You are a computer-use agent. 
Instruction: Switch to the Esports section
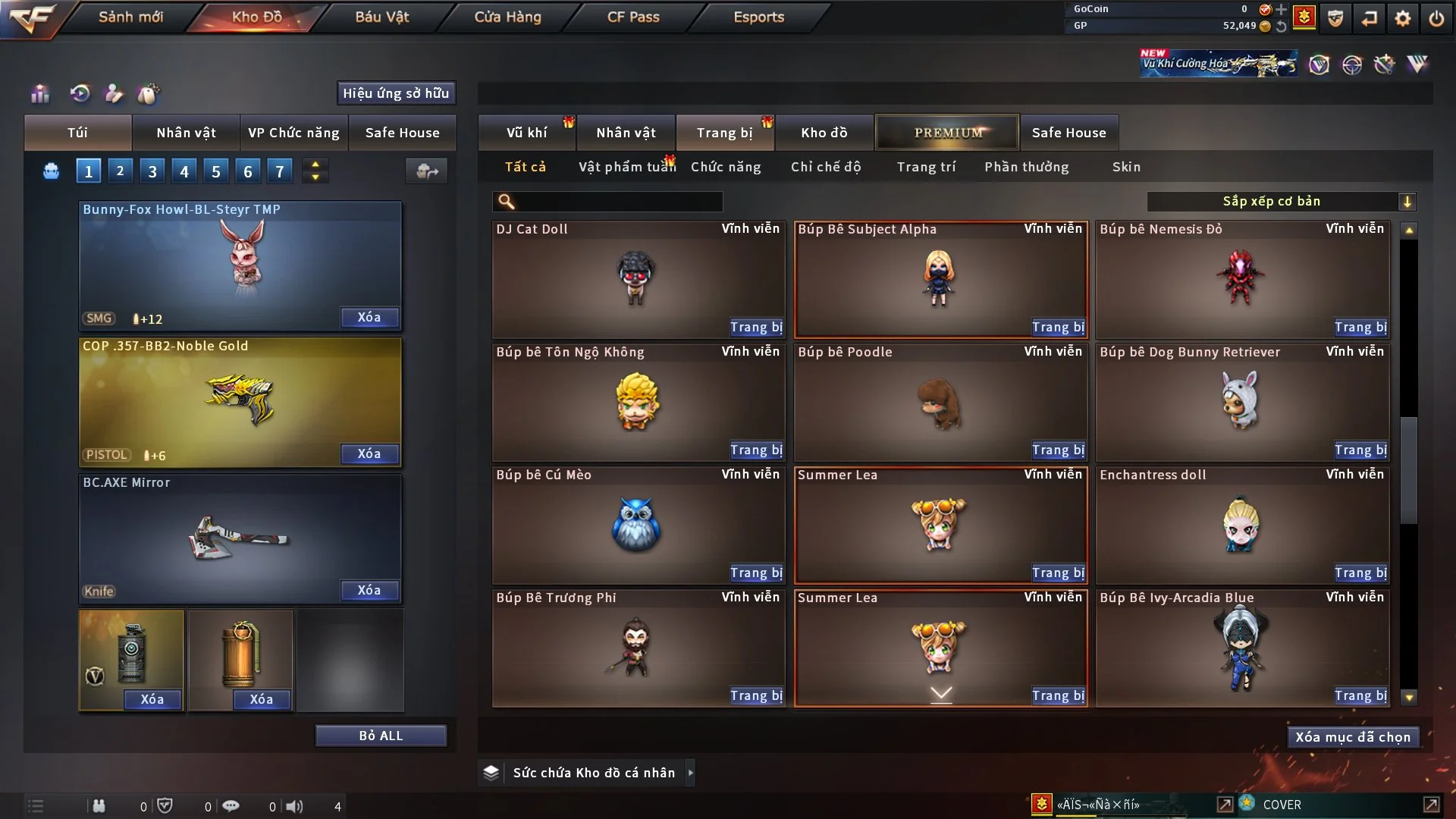[x=758, y=17]
